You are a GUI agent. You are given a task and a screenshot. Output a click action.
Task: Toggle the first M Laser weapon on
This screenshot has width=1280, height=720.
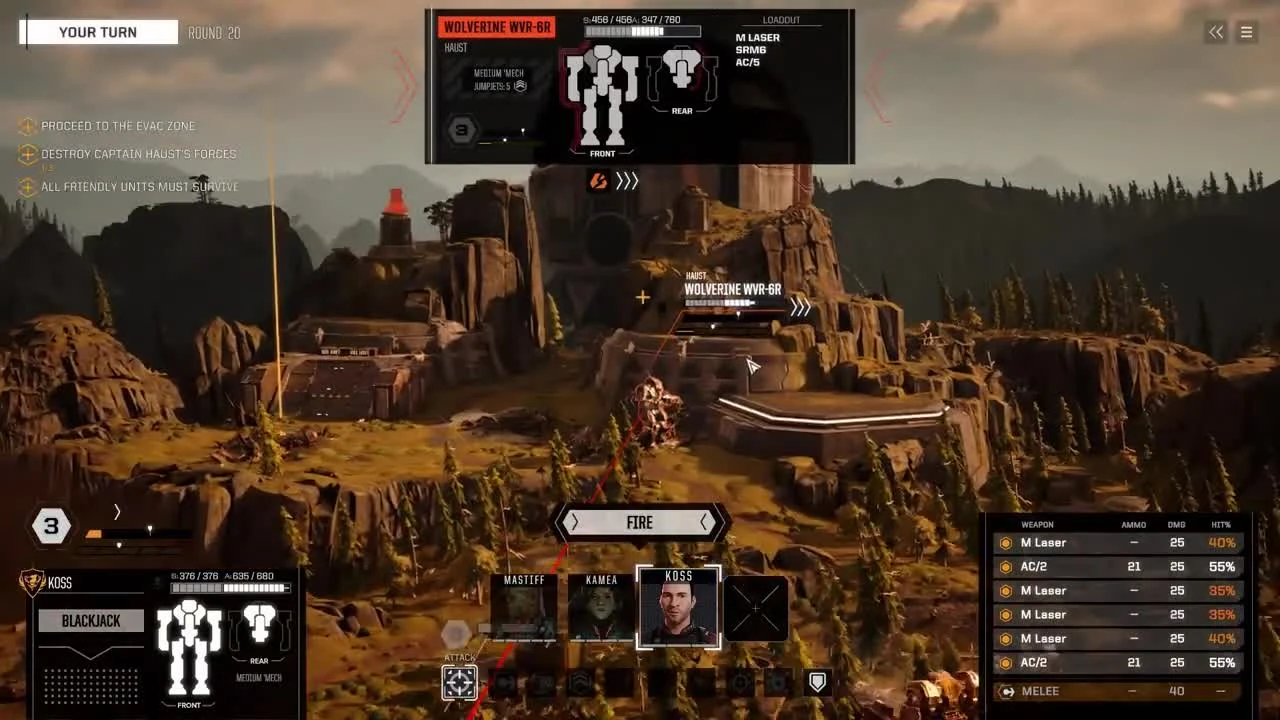pyautogui.click(x=1005, y=542)
